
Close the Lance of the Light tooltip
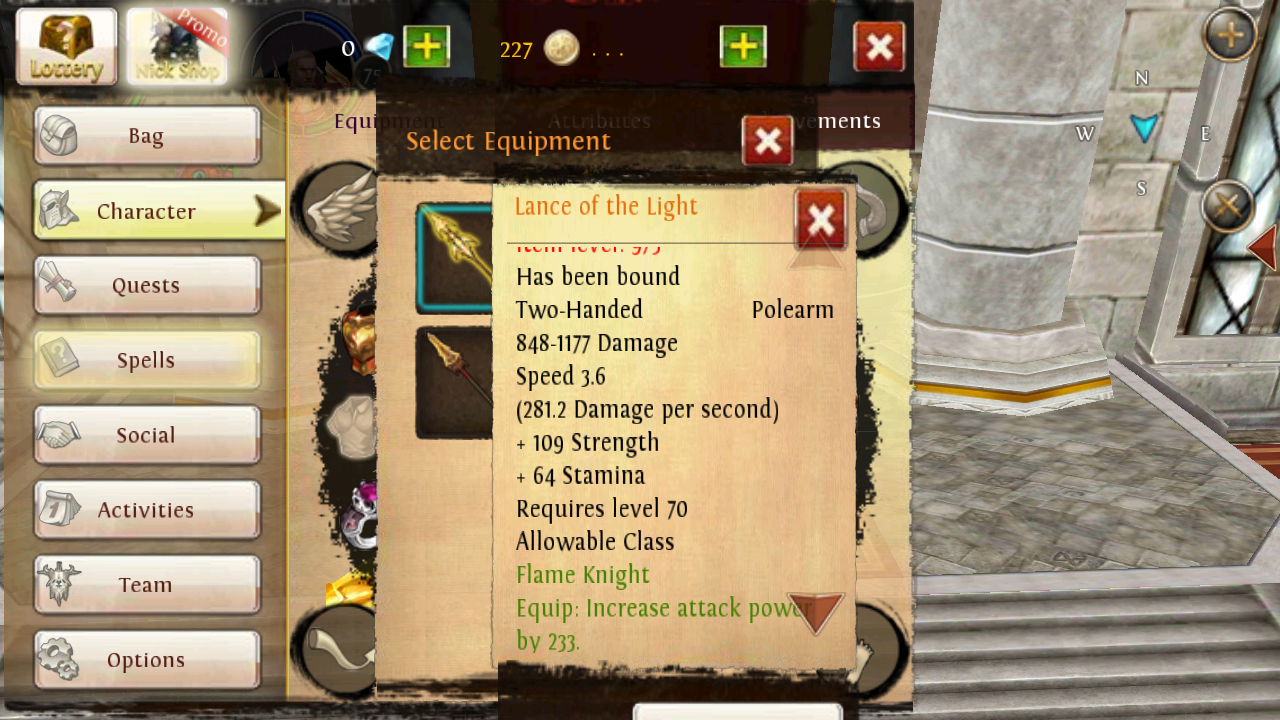coord(820,219)
